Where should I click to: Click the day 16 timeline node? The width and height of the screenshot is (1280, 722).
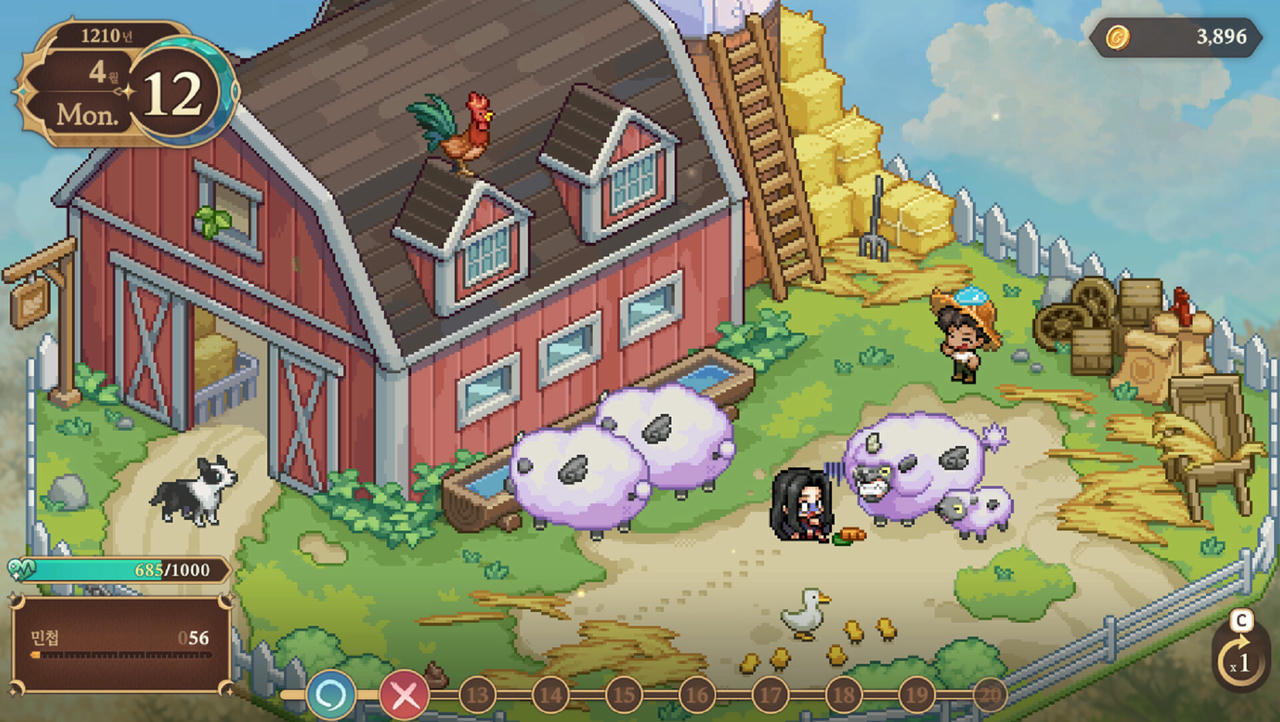tap(697, 694)
